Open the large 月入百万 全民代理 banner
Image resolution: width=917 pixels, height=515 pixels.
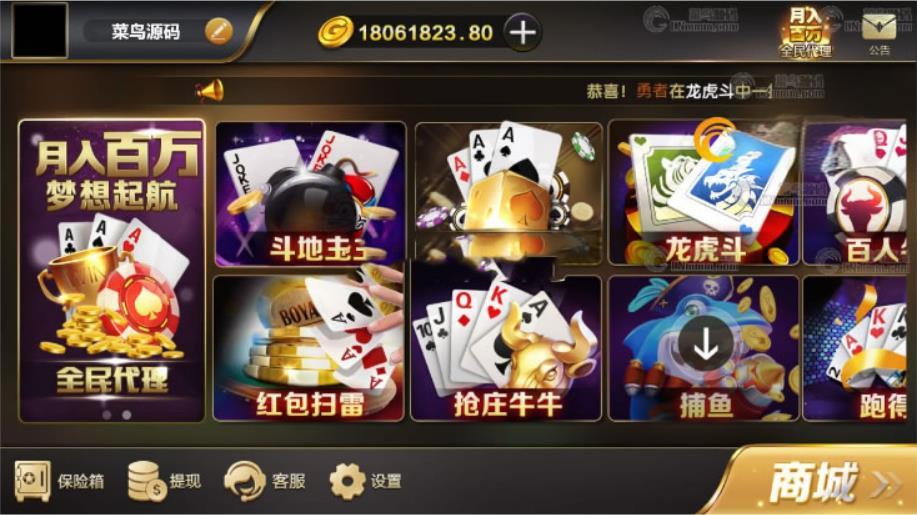pyautogui.click(x=112, y=270)
